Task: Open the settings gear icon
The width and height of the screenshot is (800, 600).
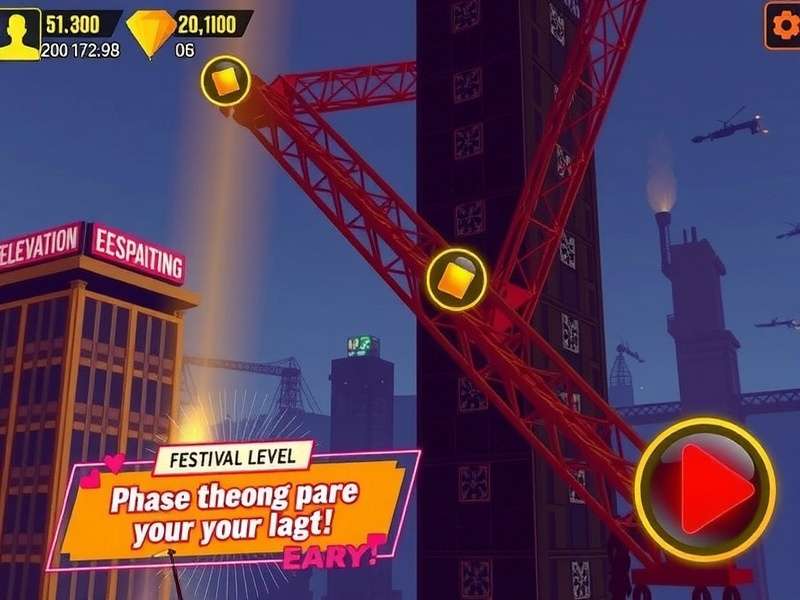Action: [781, 23]
